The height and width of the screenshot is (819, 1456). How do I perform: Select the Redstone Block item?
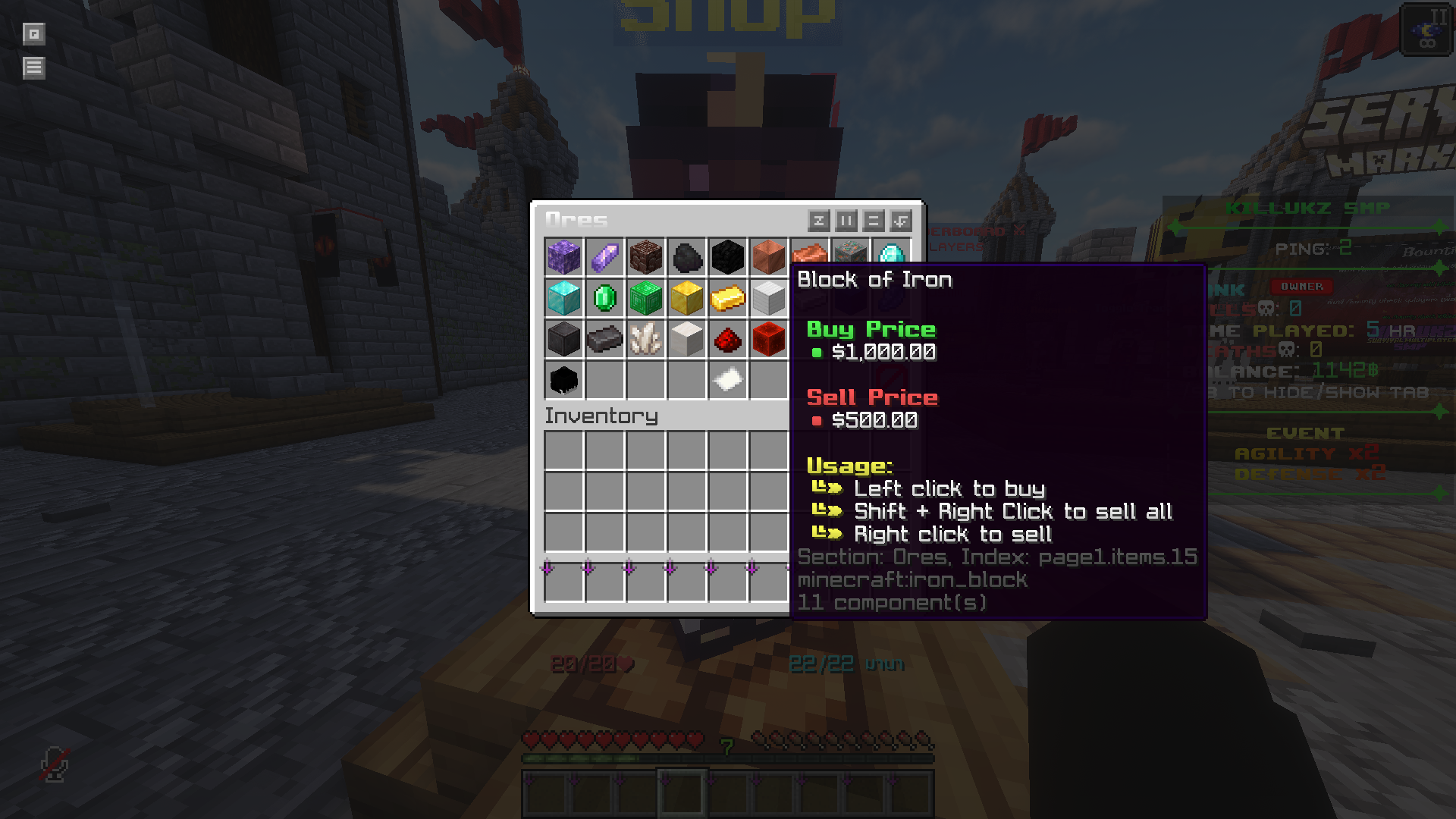click(x=769, y=340)
